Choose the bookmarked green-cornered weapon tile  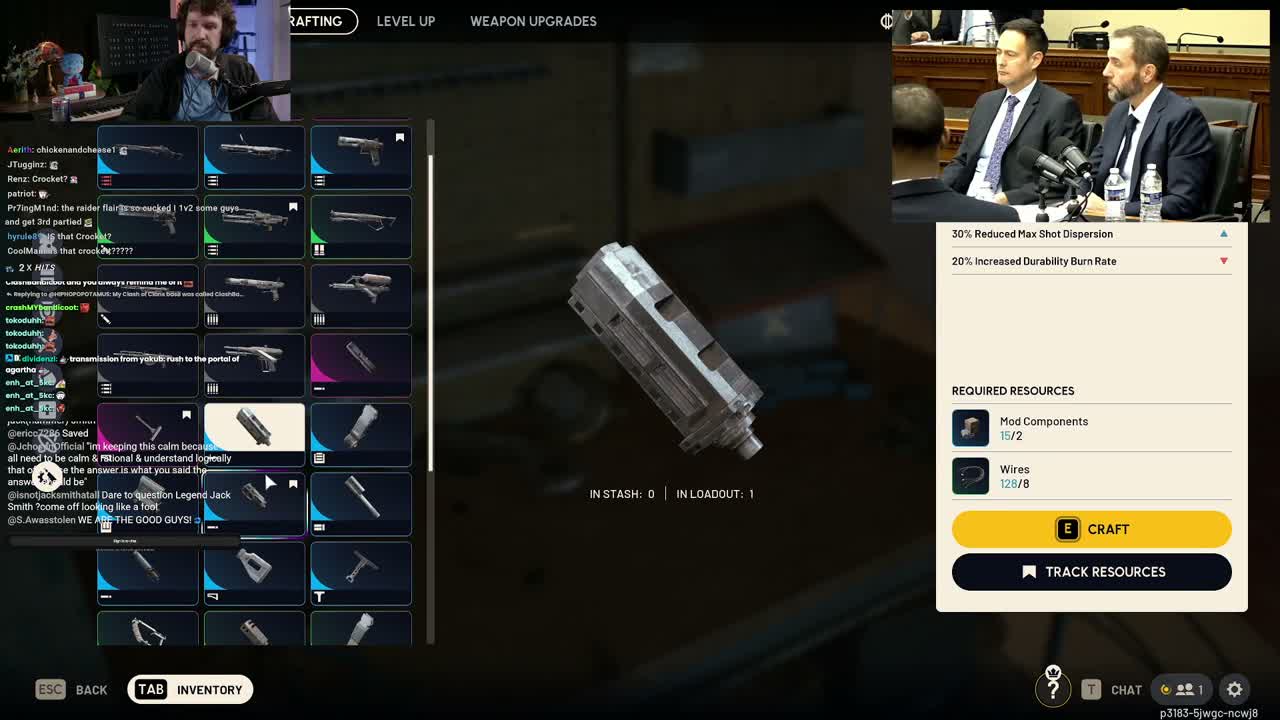pyautogui.click(x=254, y=227)
